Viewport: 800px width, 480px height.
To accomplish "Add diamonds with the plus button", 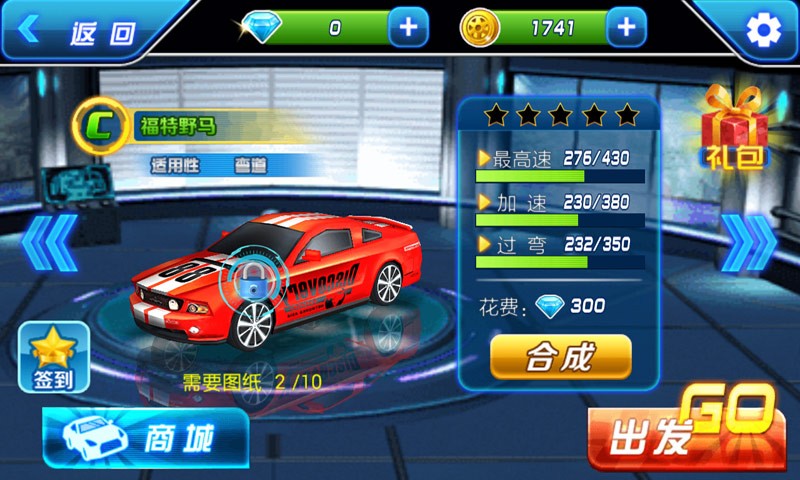I will 408,28.
